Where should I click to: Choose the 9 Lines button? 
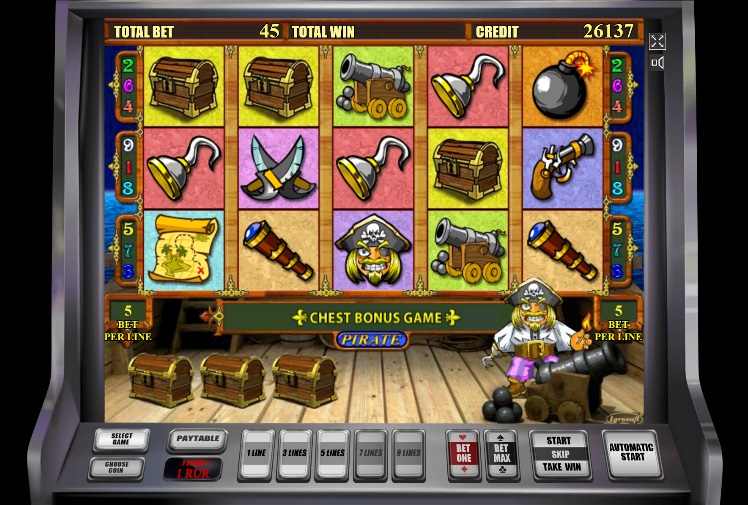pyautogui.click(x=408, y=455)
